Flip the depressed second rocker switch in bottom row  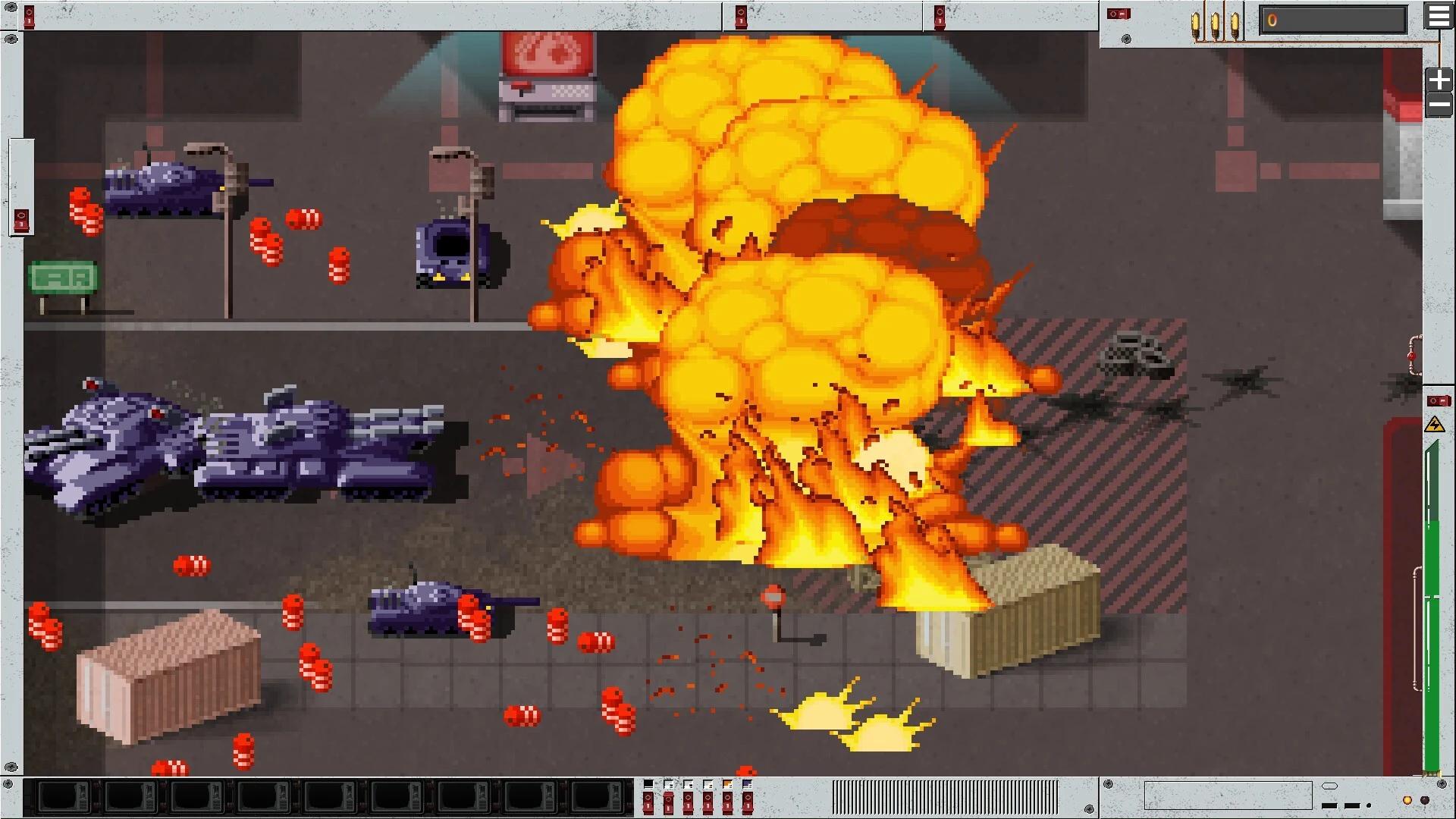(x=668, y=804)
